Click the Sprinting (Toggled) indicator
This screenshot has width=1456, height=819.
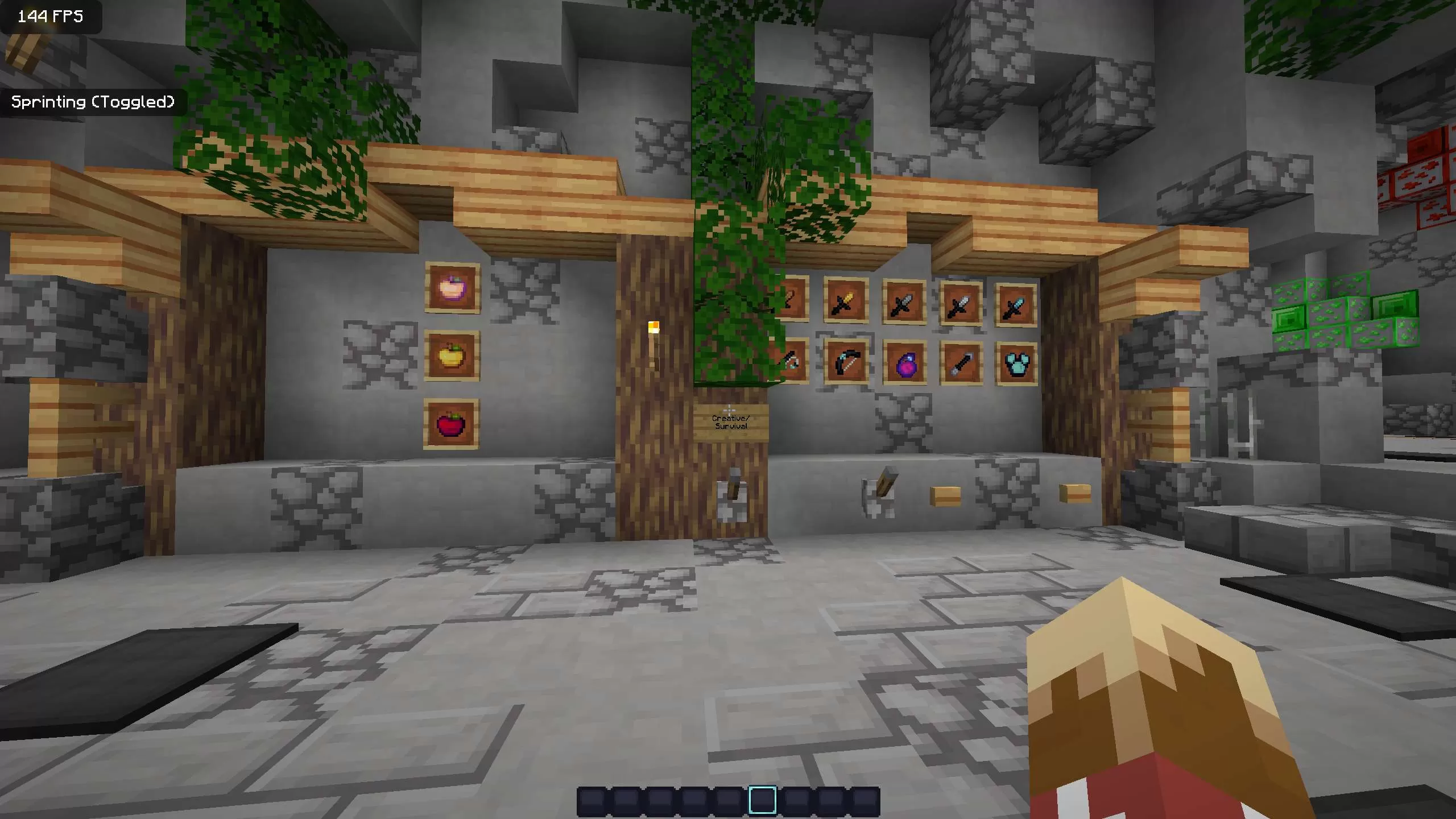93,102
